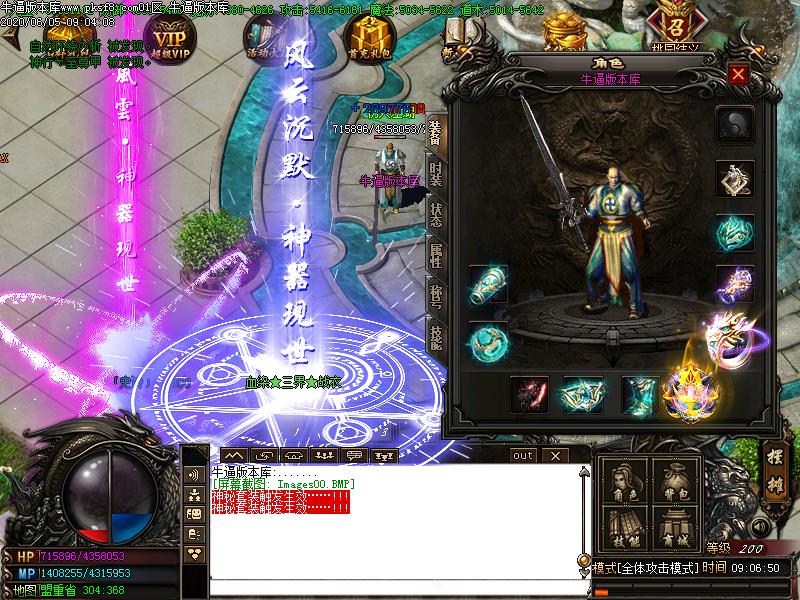
Task: Close the character panel with the red X
Action: click(738, 74)
